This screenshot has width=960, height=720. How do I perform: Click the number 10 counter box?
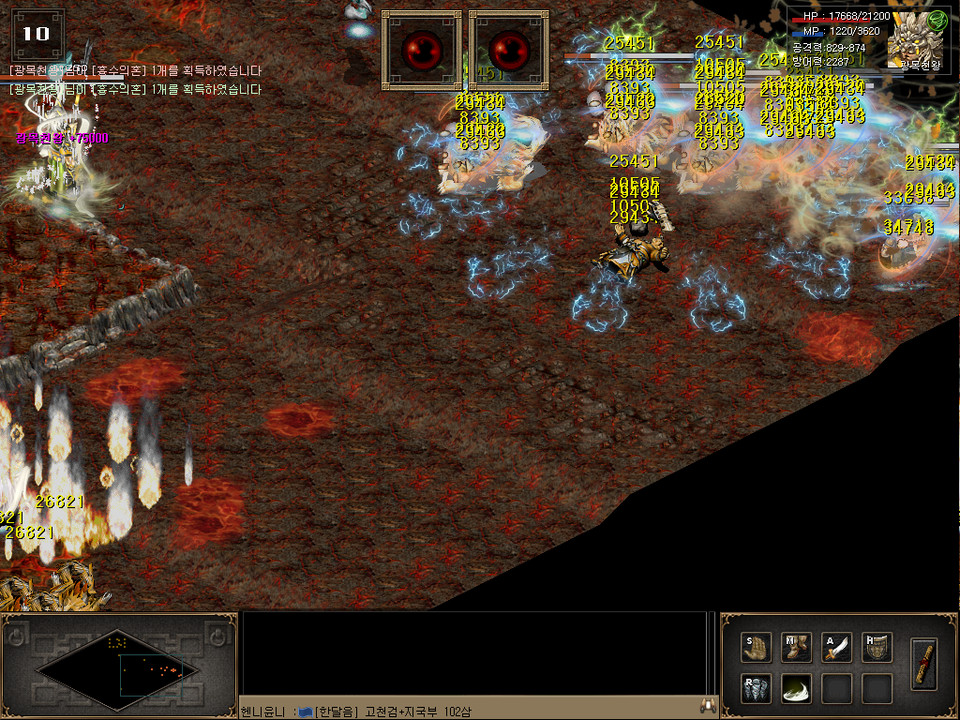click(x=36, y=33)
